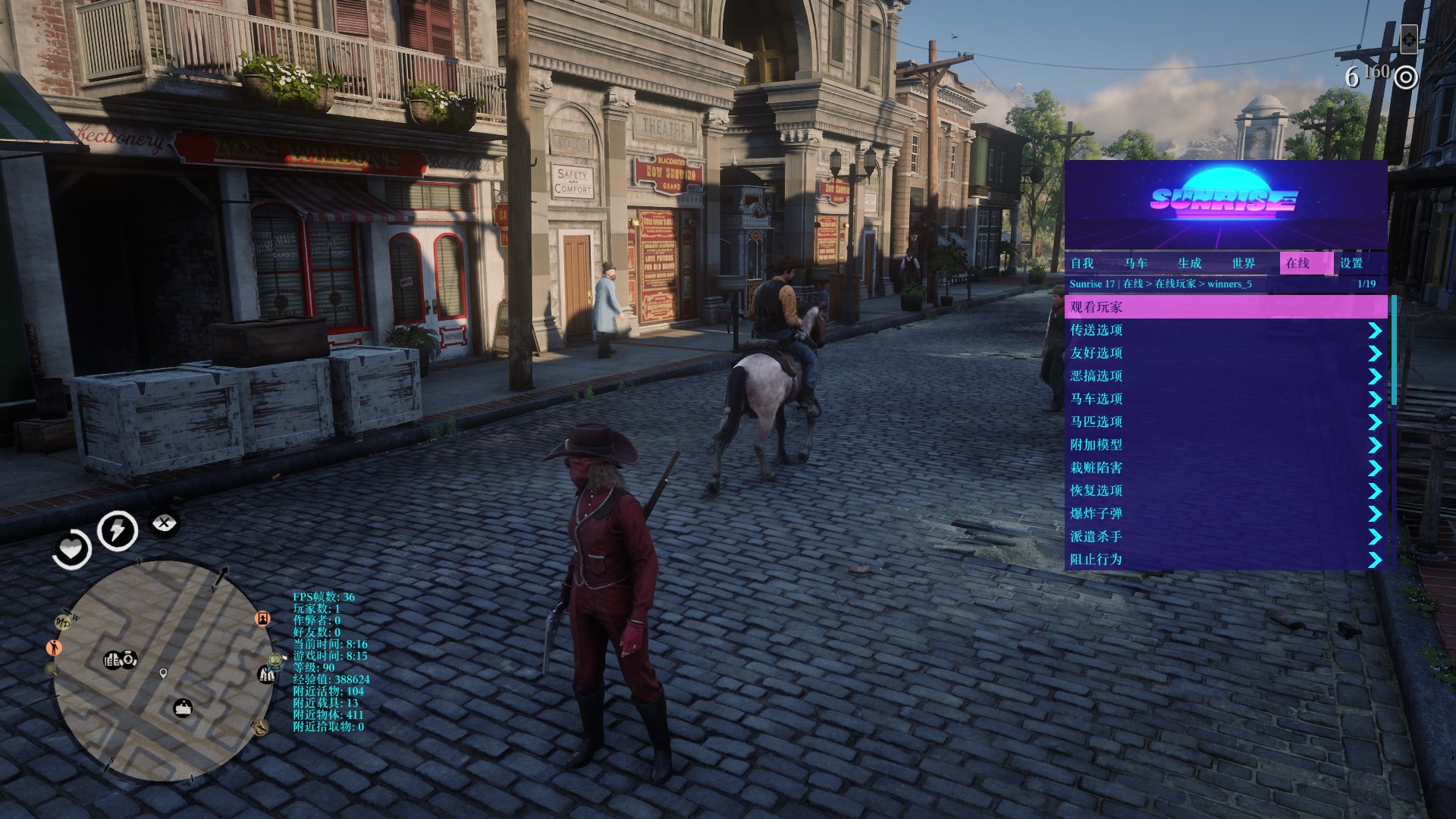Open the 设置 tab

pyautogui.click(x=1352, y=263)
